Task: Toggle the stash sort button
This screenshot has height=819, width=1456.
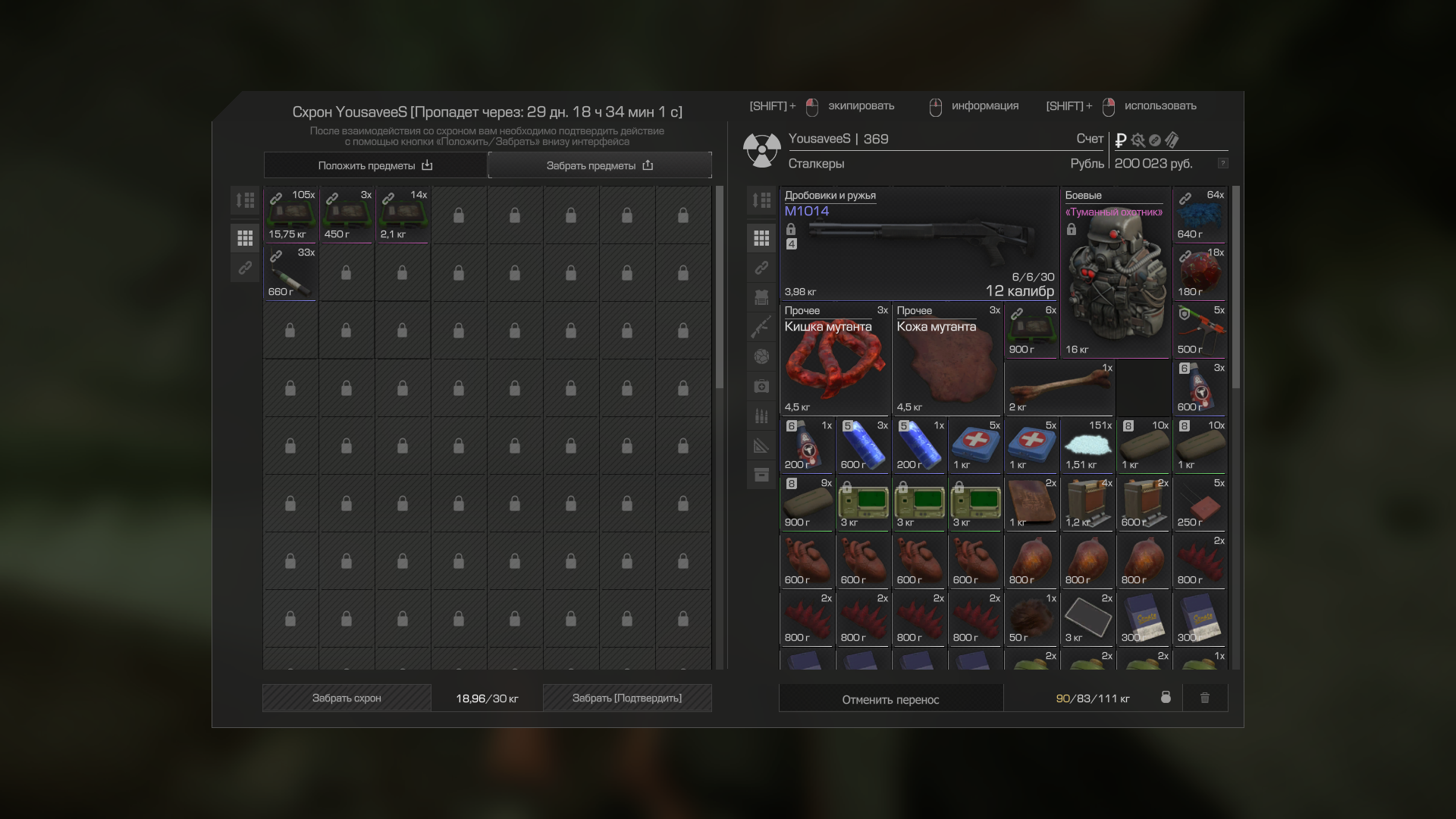Action: pos(245,201)
